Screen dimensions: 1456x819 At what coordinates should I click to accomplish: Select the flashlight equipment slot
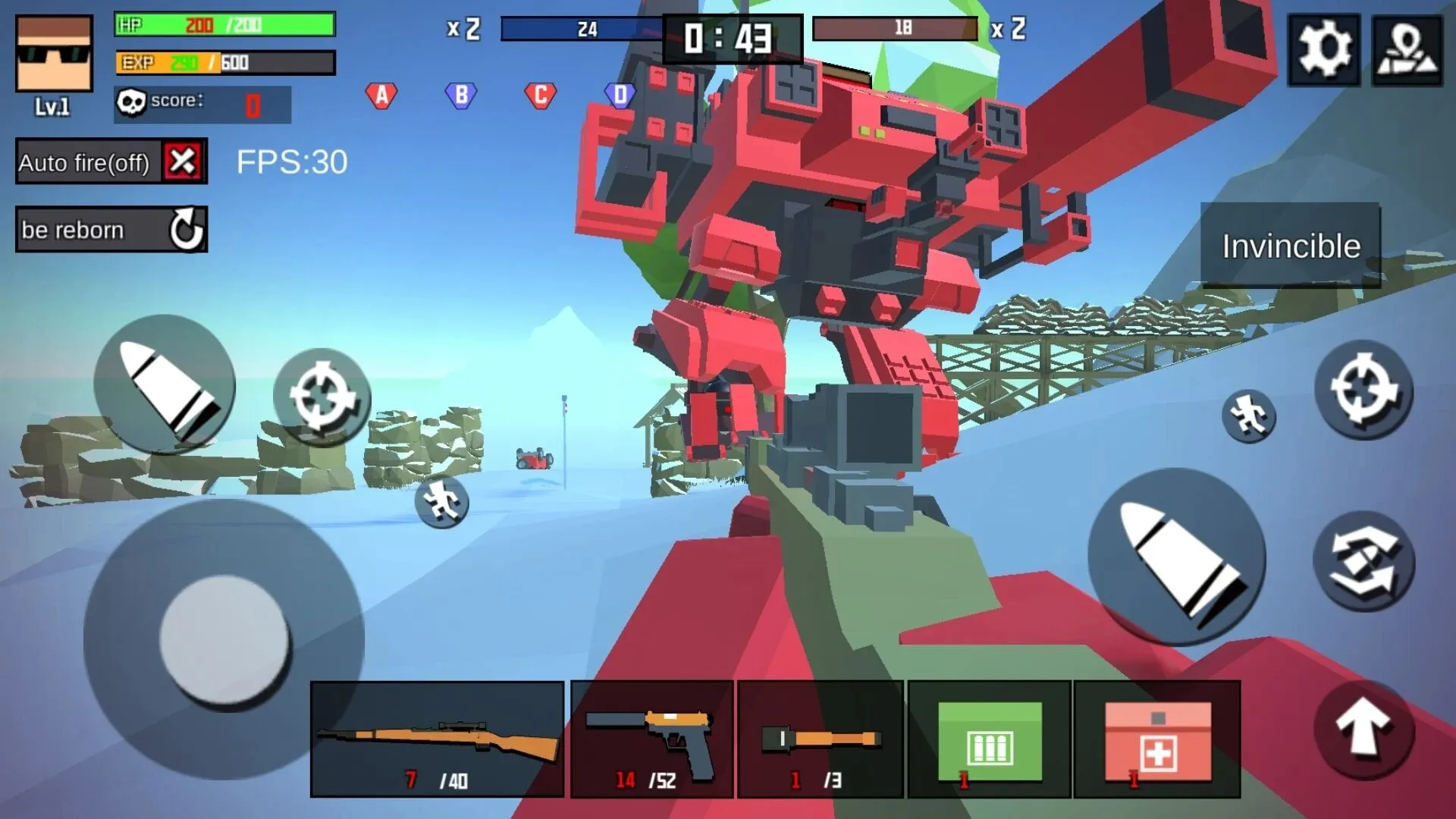[819, 739]
